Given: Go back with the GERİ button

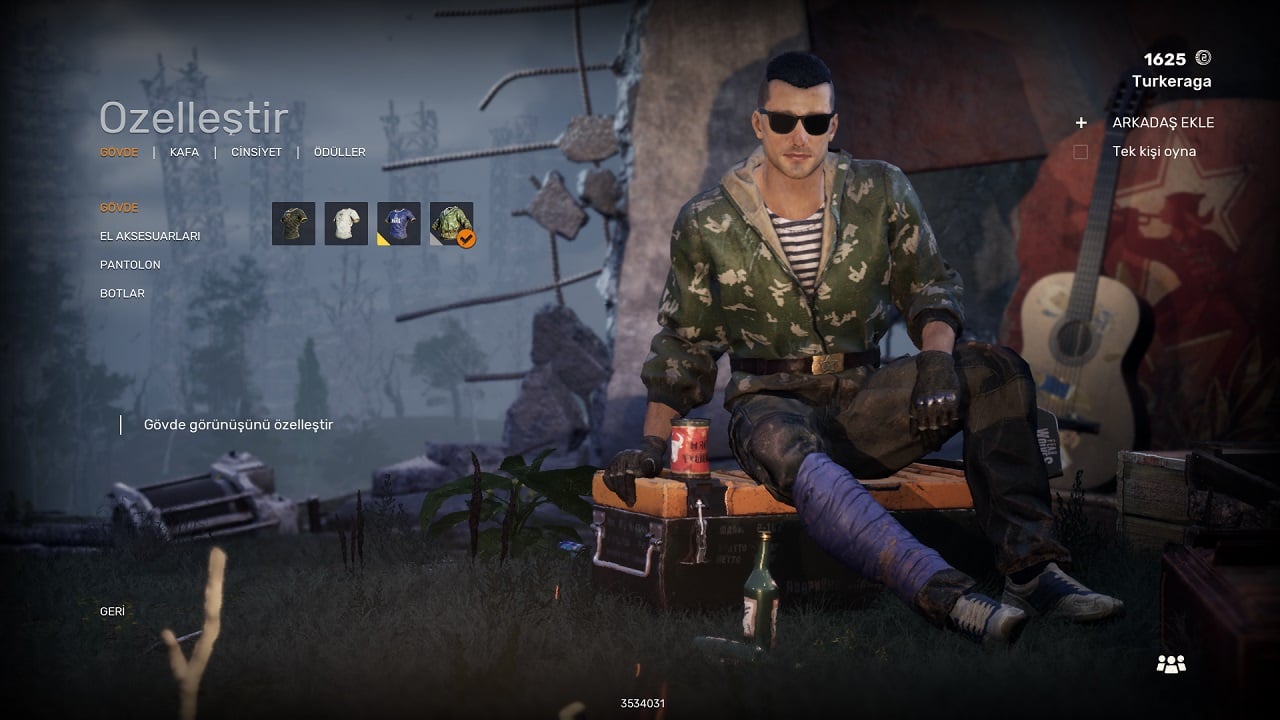Looking at the screenshot, I should 112,611.
